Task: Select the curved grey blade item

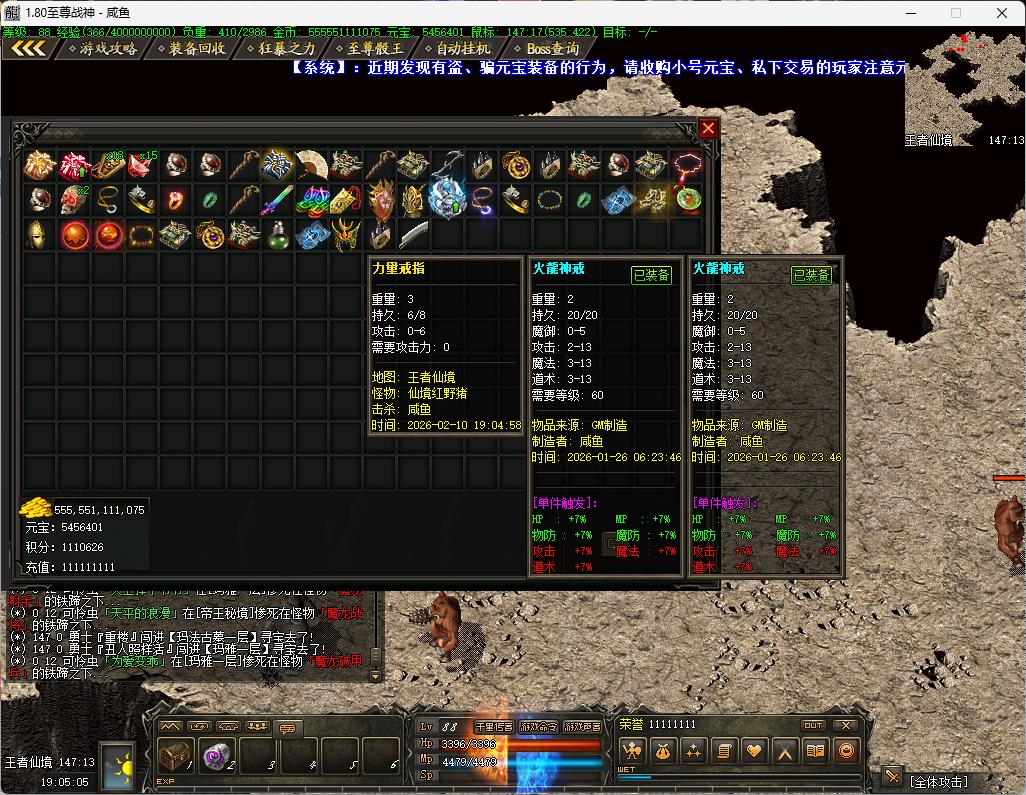Action: 413,235
